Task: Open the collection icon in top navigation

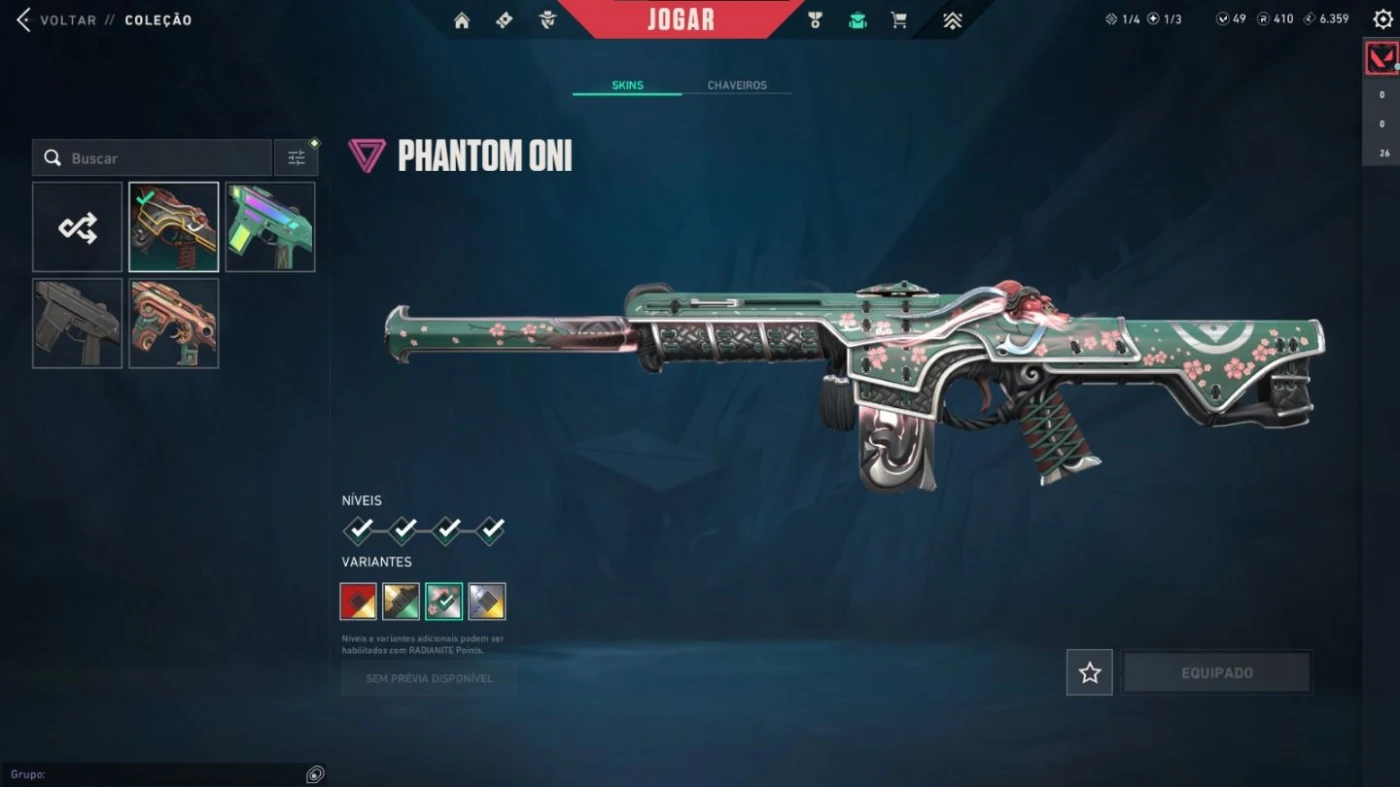Action: 857,20
